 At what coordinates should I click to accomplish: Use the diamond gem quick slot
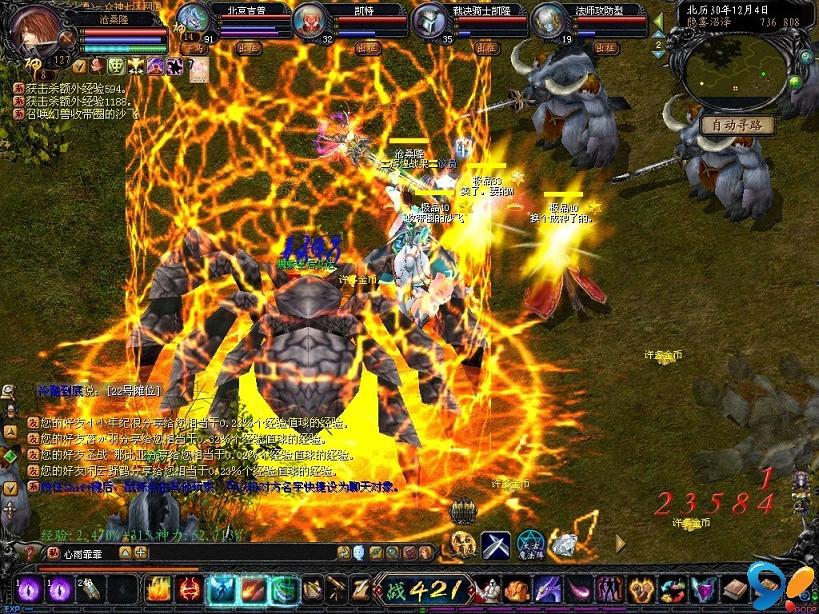(565, 545)
